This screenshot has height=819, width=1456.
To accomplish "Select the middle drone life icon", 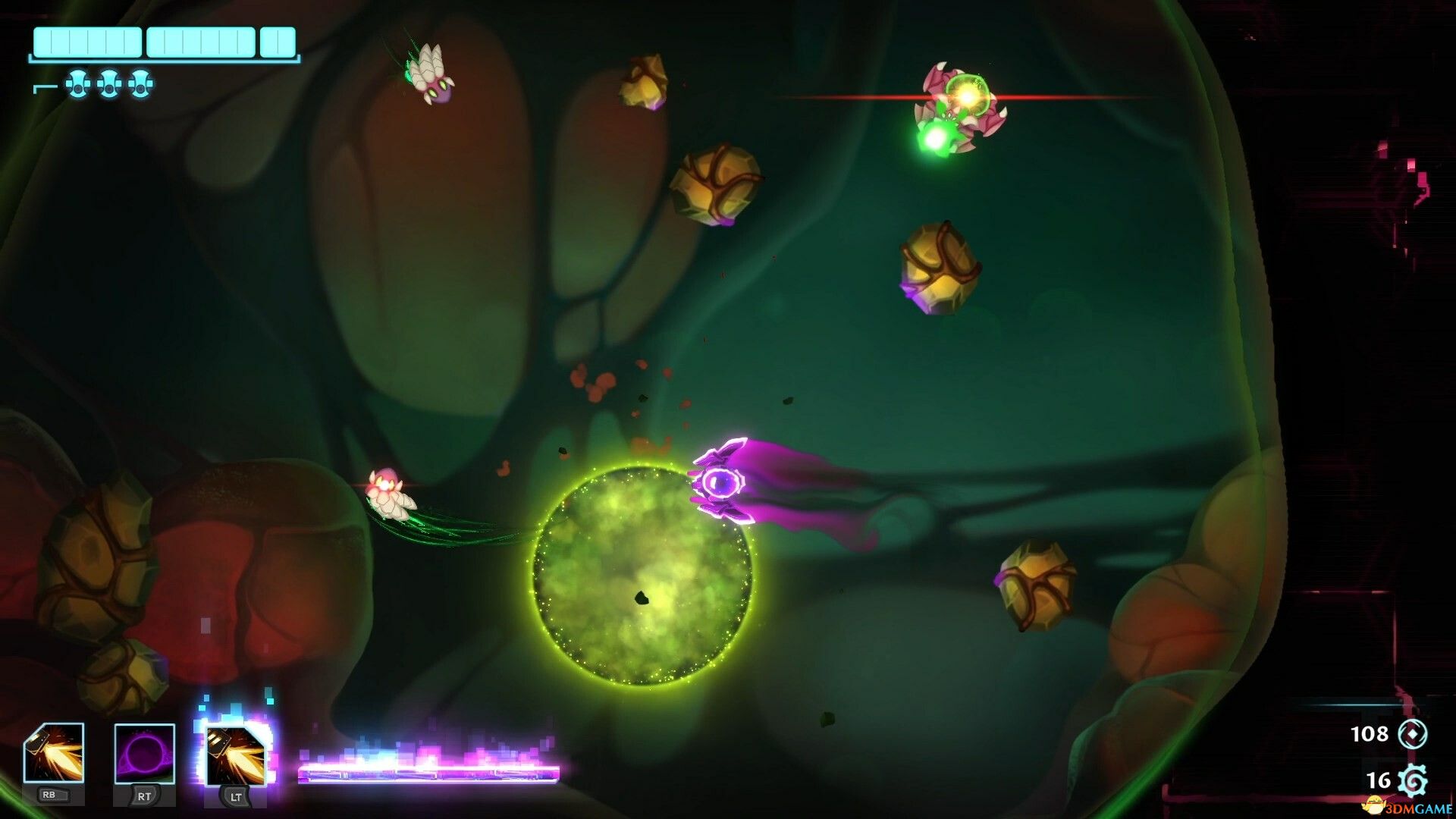I will [108, 82].
